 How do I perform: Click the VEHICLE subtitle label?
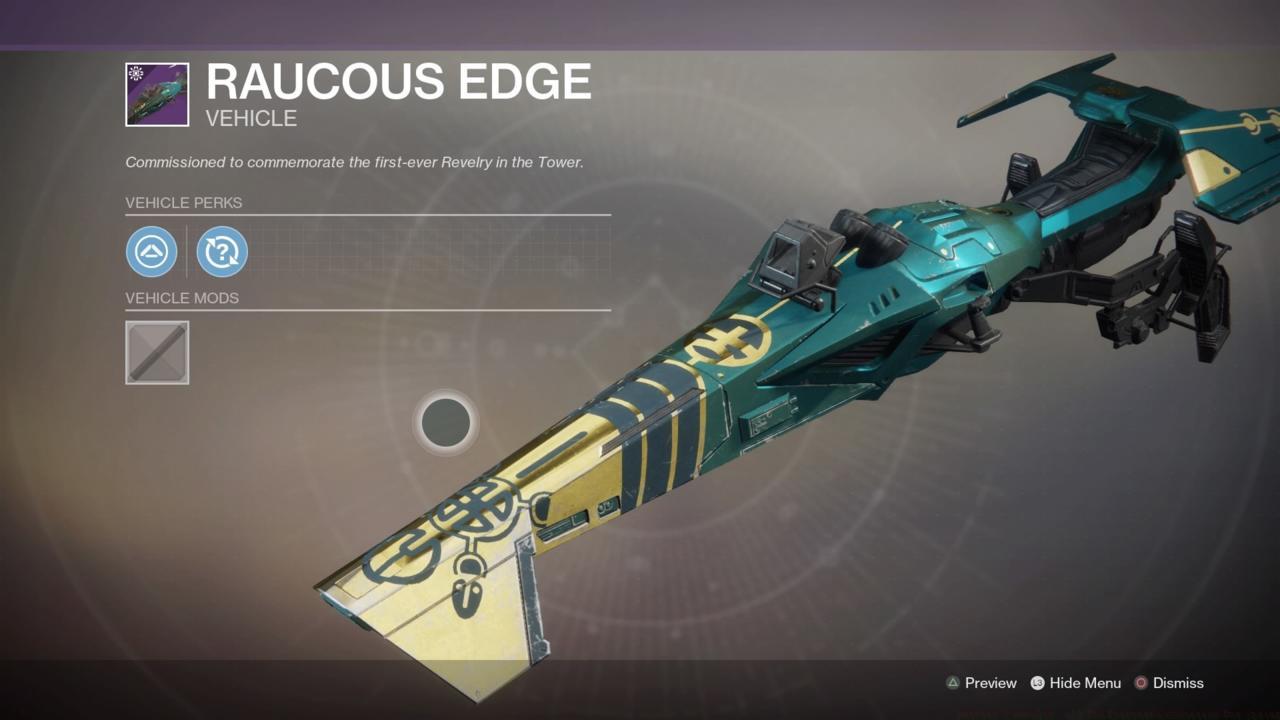pos(249,118)
